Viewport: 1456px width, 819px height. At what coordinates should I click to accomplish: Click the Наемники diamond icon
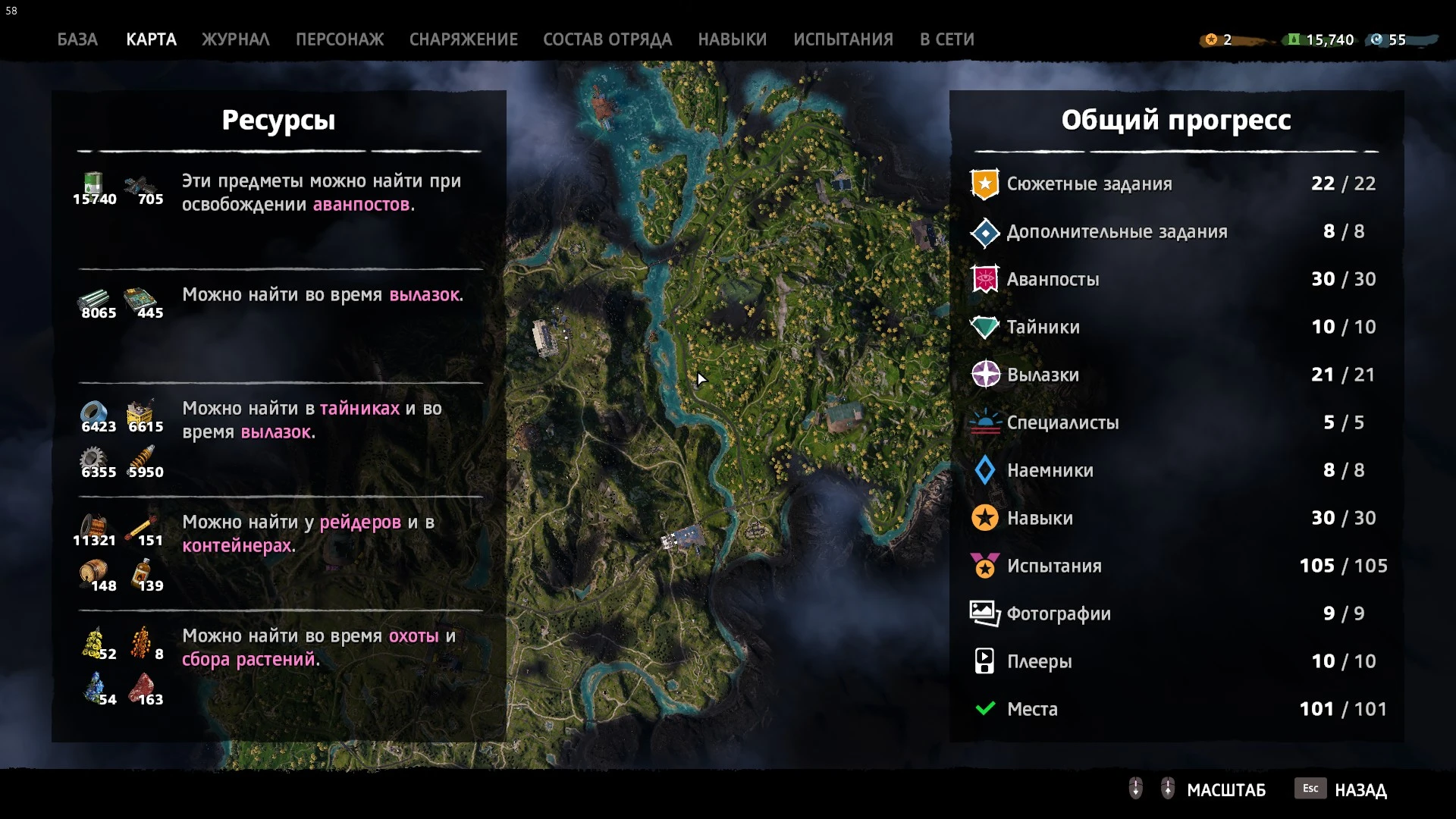[985, 470]
